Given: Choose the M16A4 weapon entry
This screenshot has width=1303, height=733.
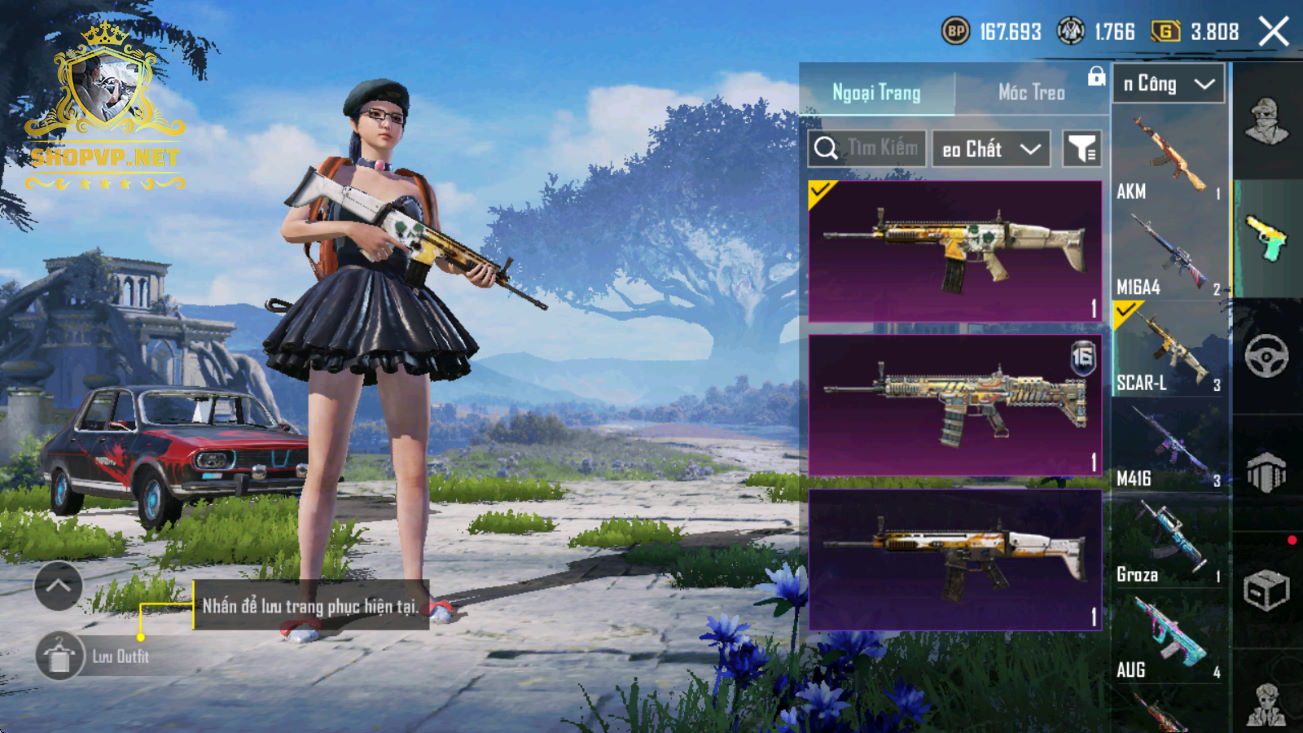Looking at the screenshot, I should (1168, 255).
